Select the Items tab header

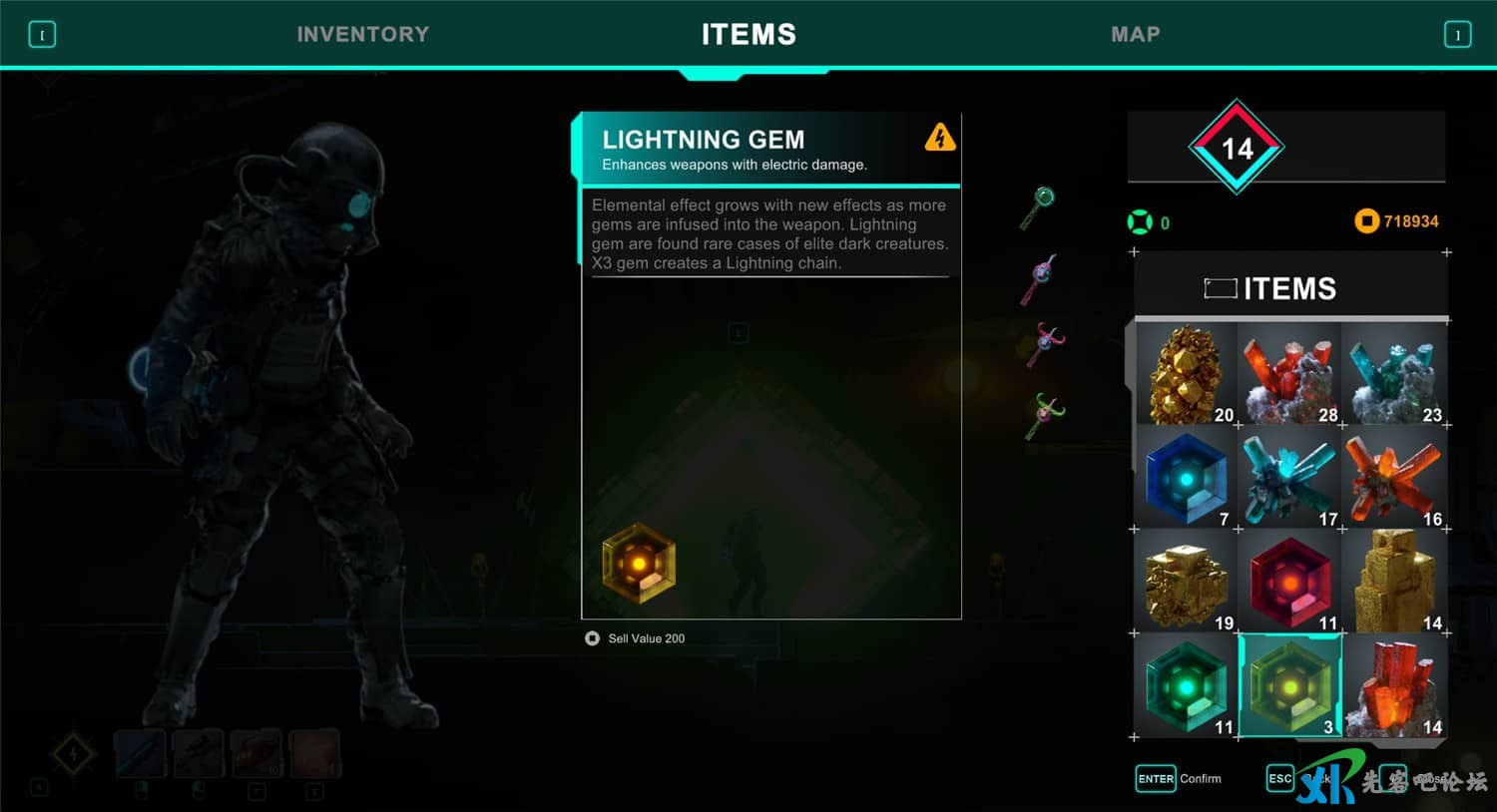[748, 35]
